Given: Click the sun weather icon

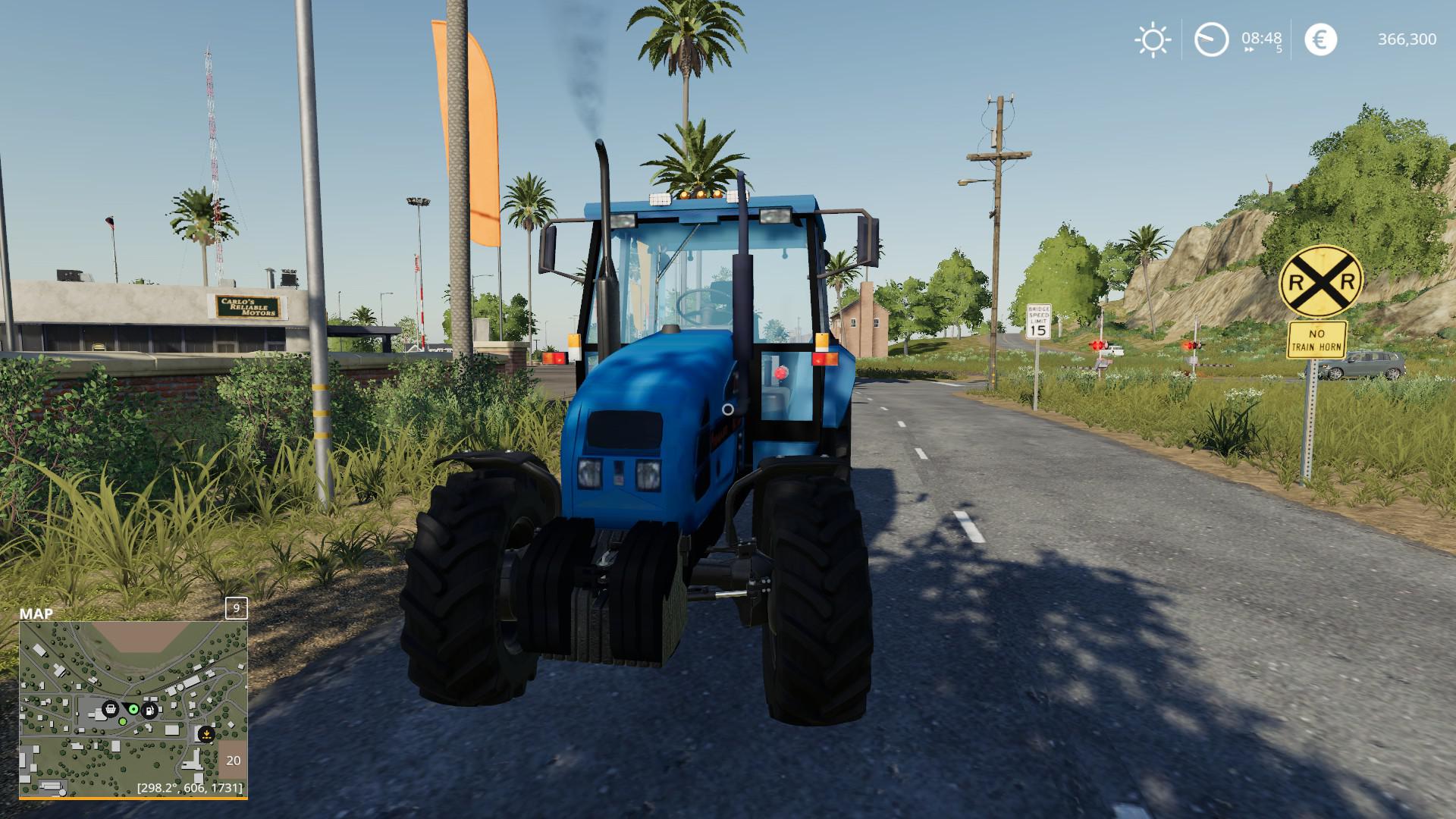Looking at the screenshot, I should 1153,39.
